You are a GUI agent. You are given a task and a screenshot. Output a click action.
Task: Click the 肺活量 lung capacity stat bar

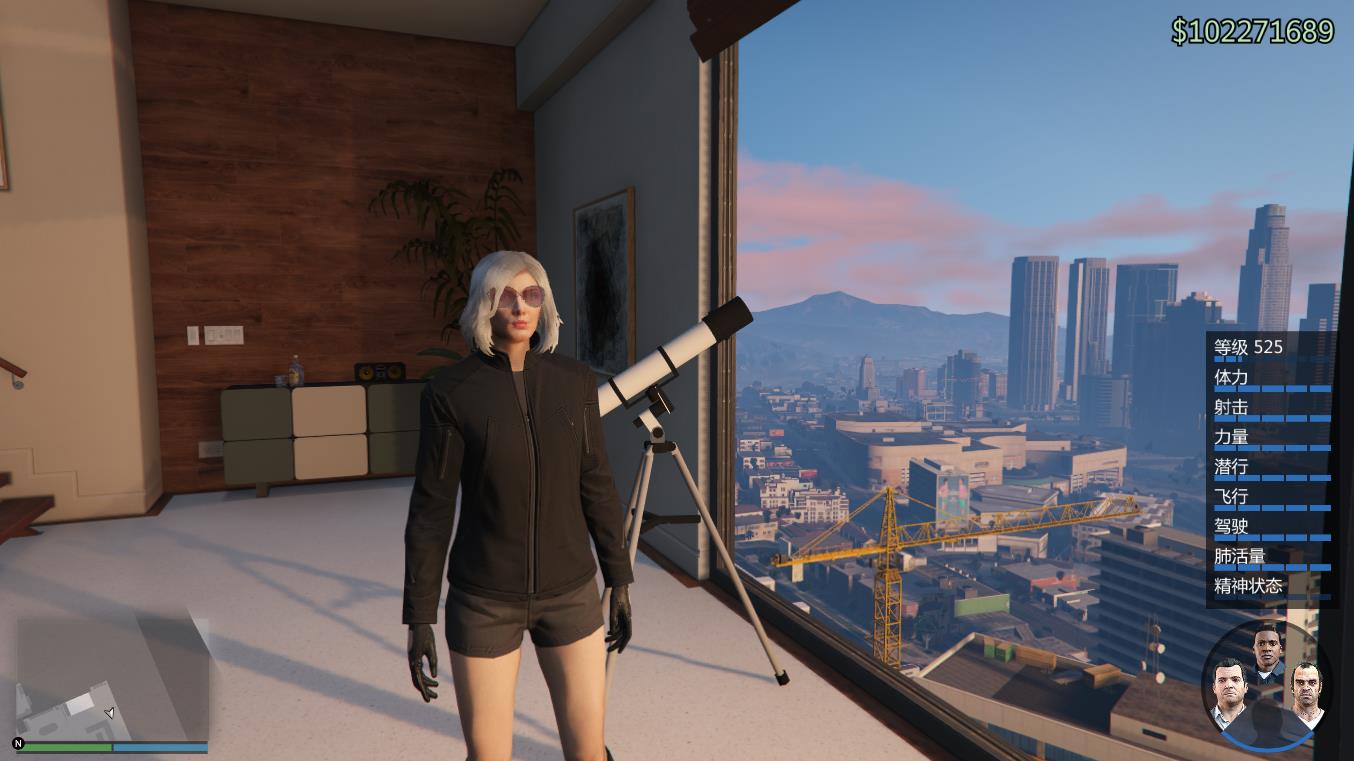pyautogui.click(x=1270, y=566)
